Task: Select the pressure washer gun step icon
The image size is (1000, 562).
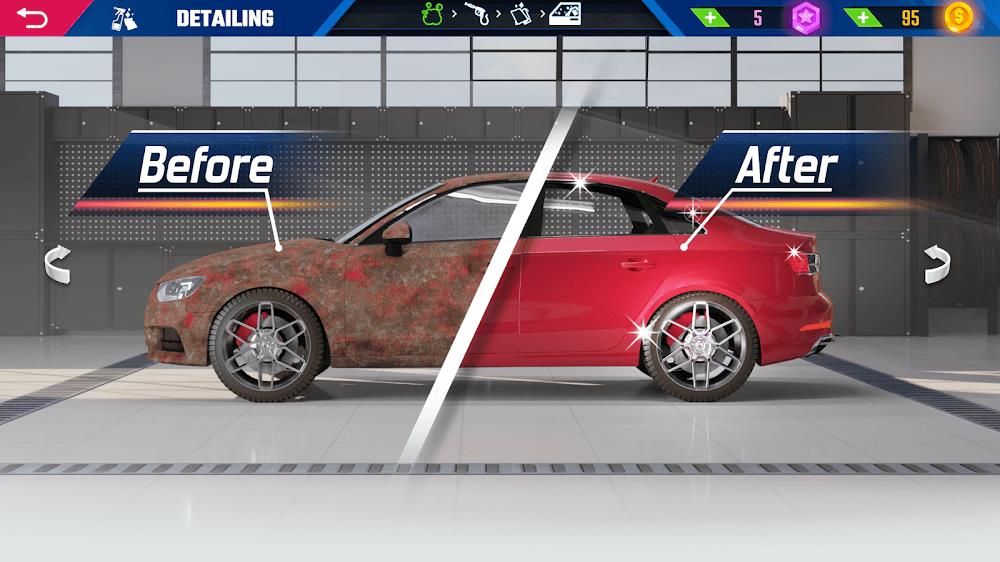Action: pos(476,16)
